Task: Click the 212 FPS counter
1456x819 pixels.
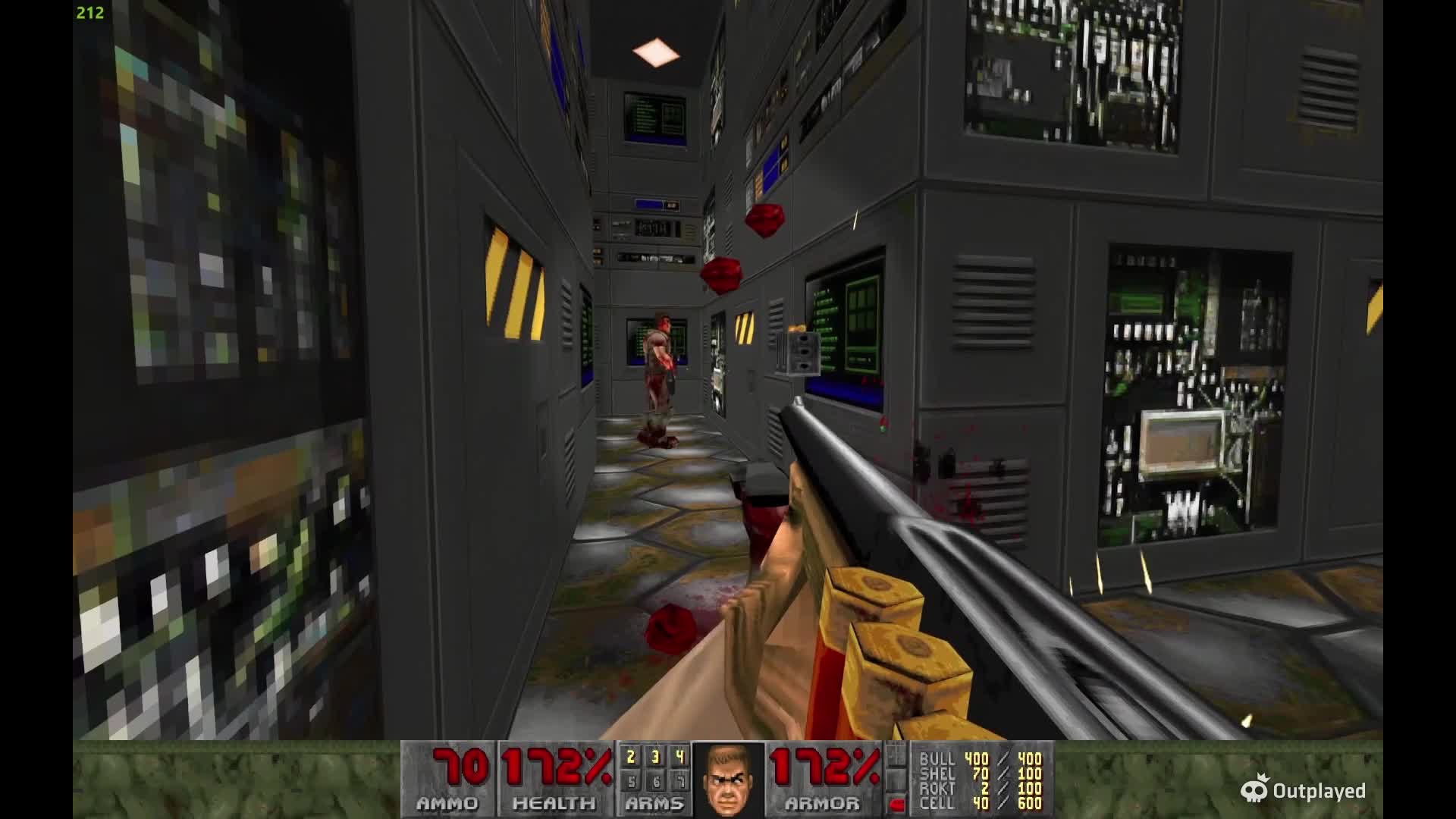Action: point(89,12)
